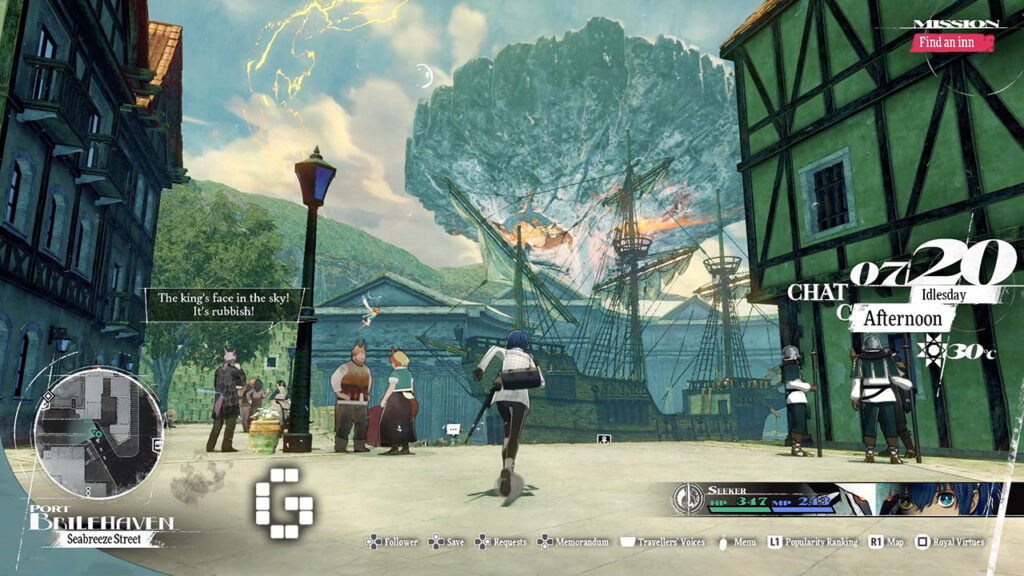The height and width of the screenshot is (576, 1024).
Task: Open the Map from the command bar
Action: pyautogui.click(x=886, y=542)
